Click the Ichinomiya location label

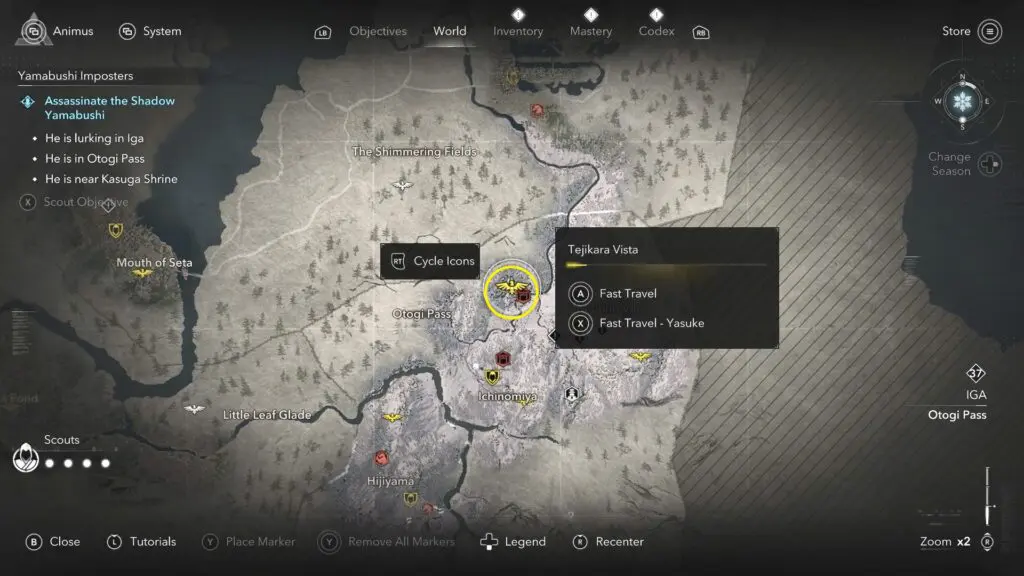pos(506,397)
